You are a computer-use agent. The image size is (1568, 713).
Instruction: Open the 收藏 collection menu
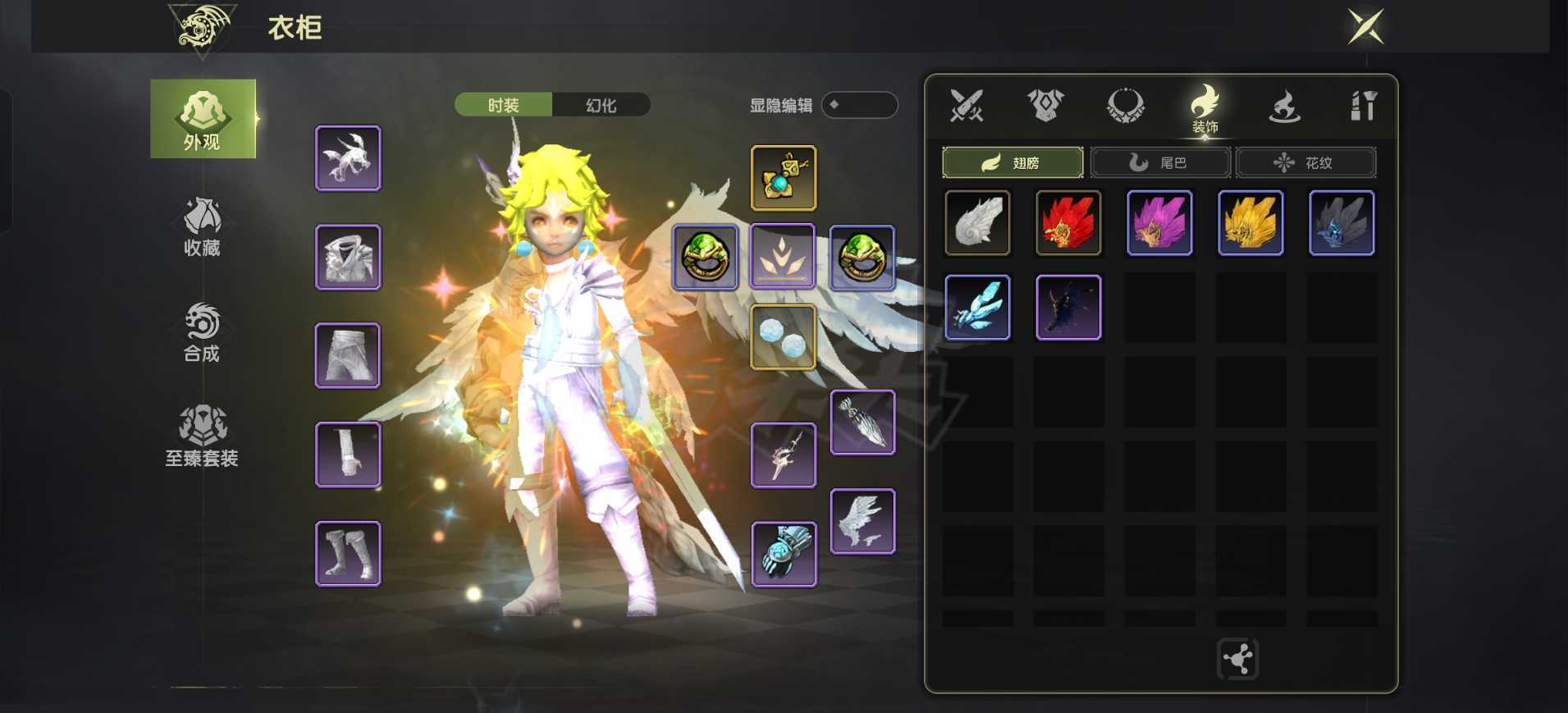pyautogui.click(x=202, y=226)
